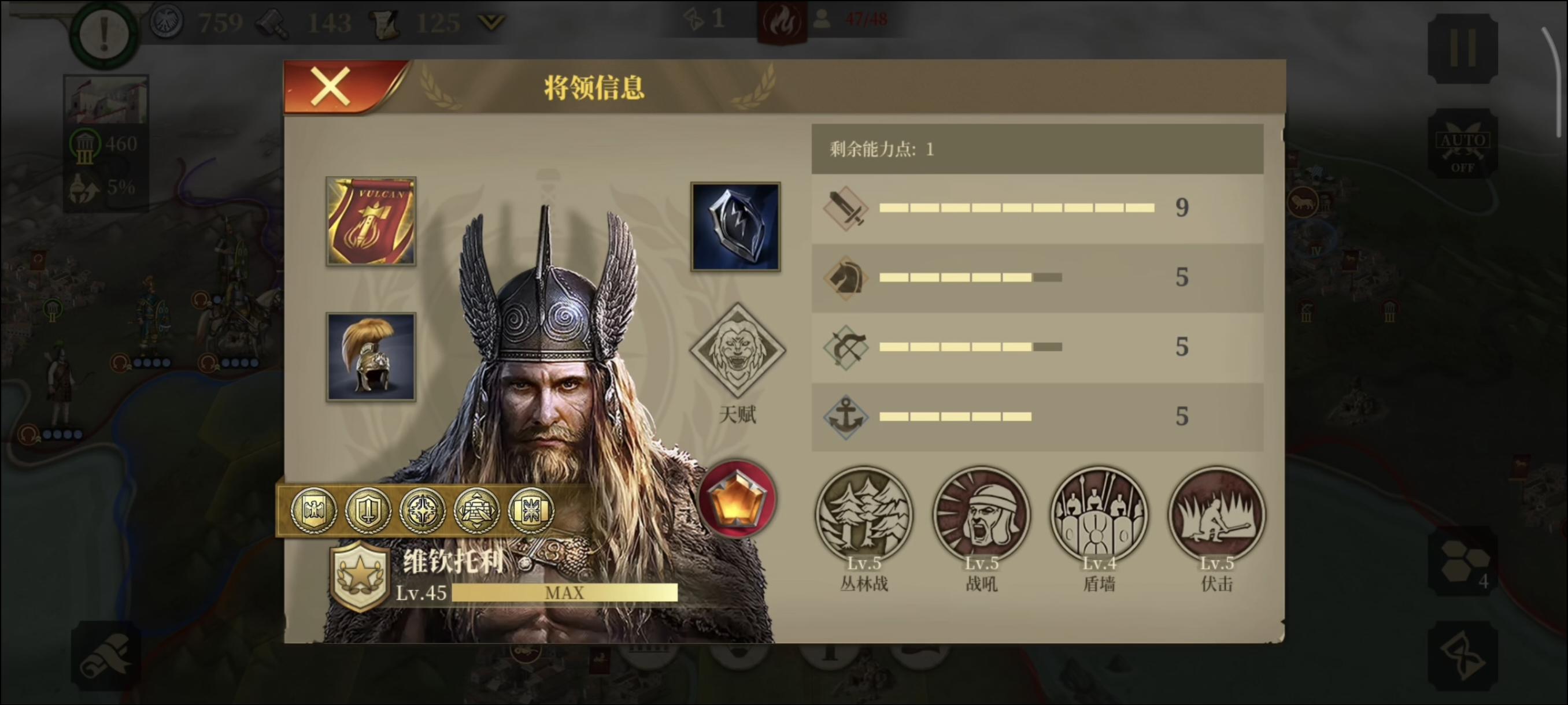Open the 丛林战 Lv.5 skill icon
This screenshot has width=1568, height=705.
(x=864, y=514)
